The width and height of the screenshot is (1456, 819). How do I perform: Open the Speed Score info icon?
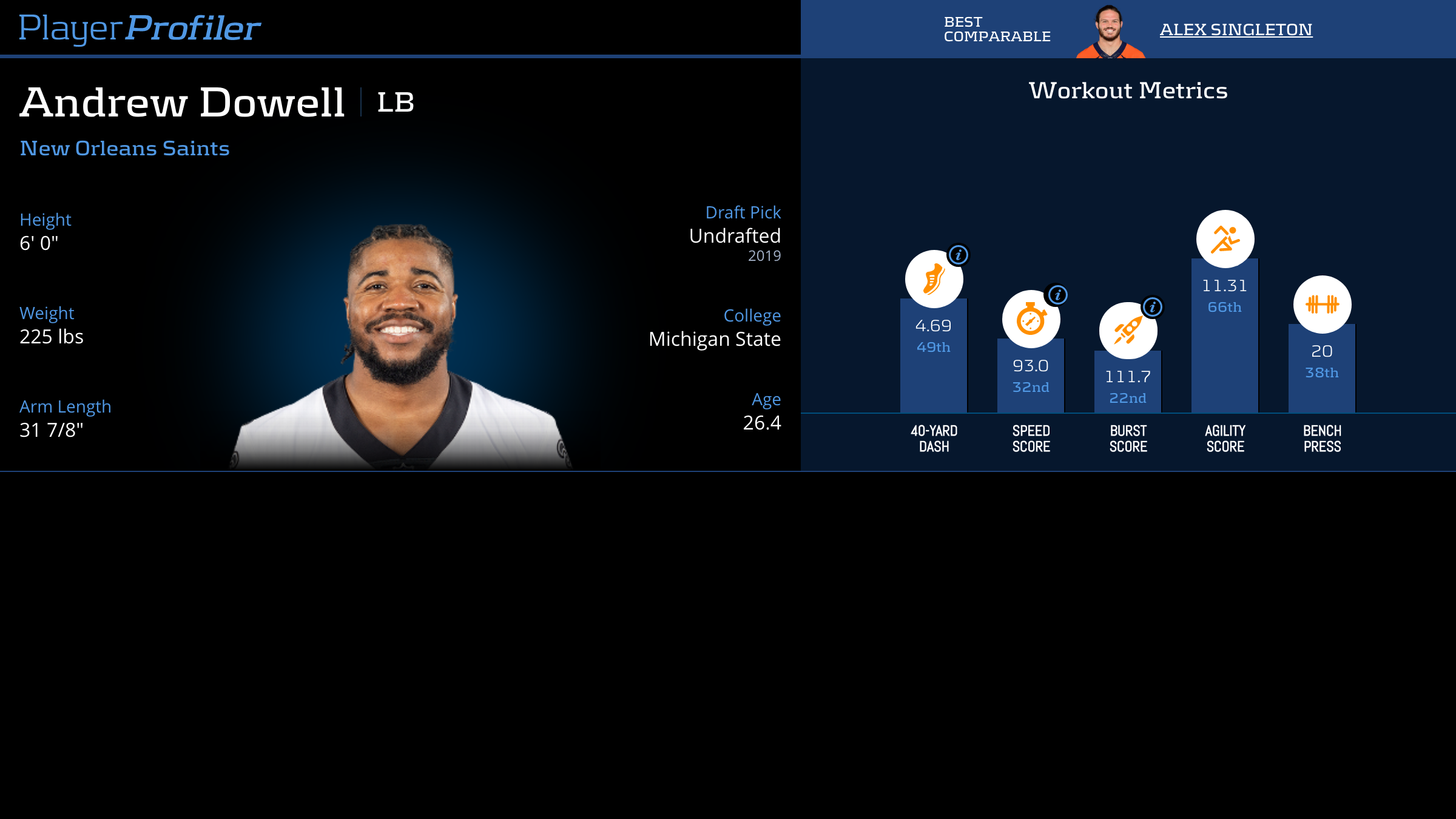pos(1057,295)
